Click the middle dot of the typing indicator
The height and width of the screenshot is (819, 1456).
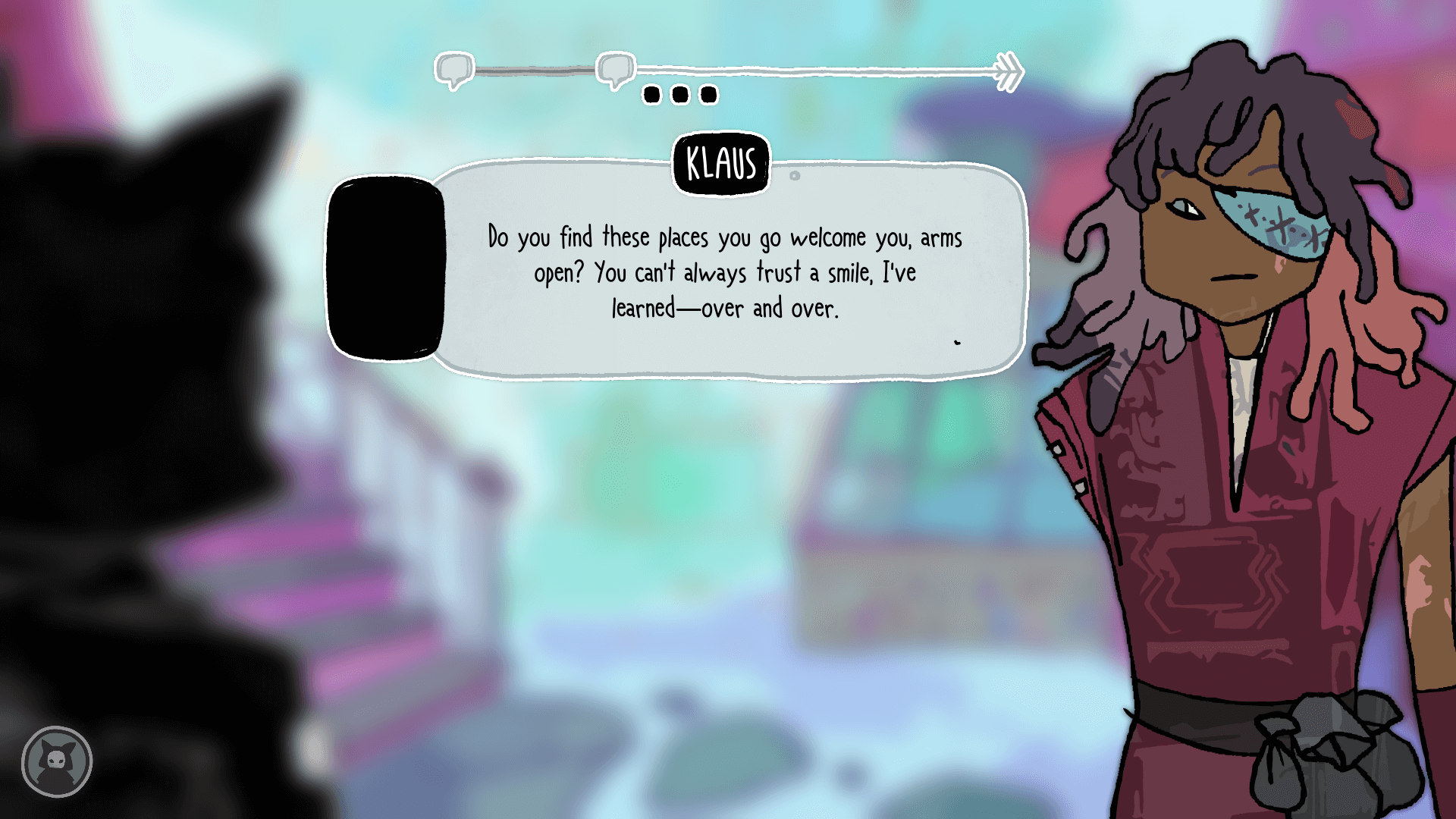[680, 94]
